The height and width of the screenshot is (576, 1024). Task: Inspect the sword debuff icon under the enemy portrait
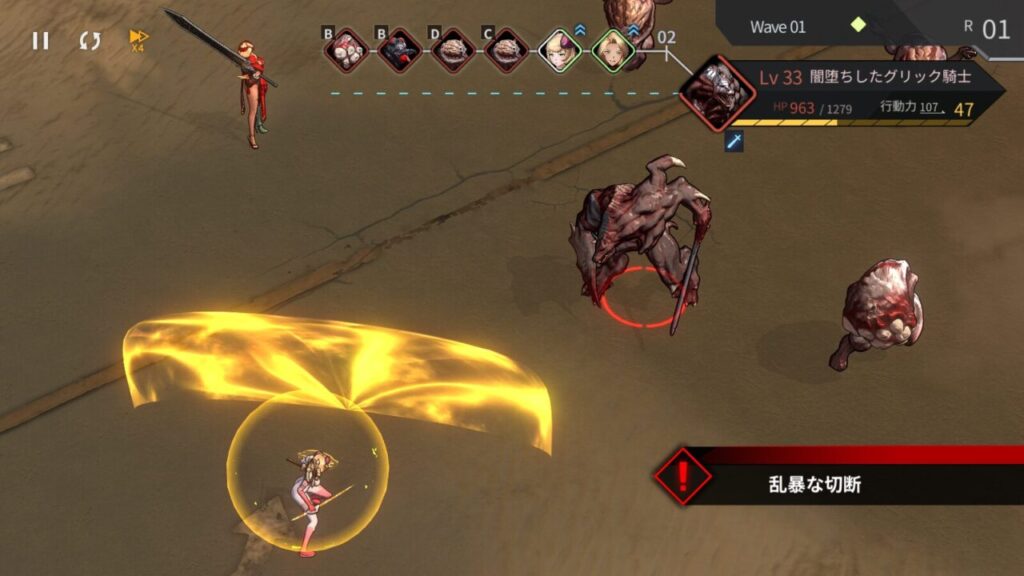[x=734, y=142]
